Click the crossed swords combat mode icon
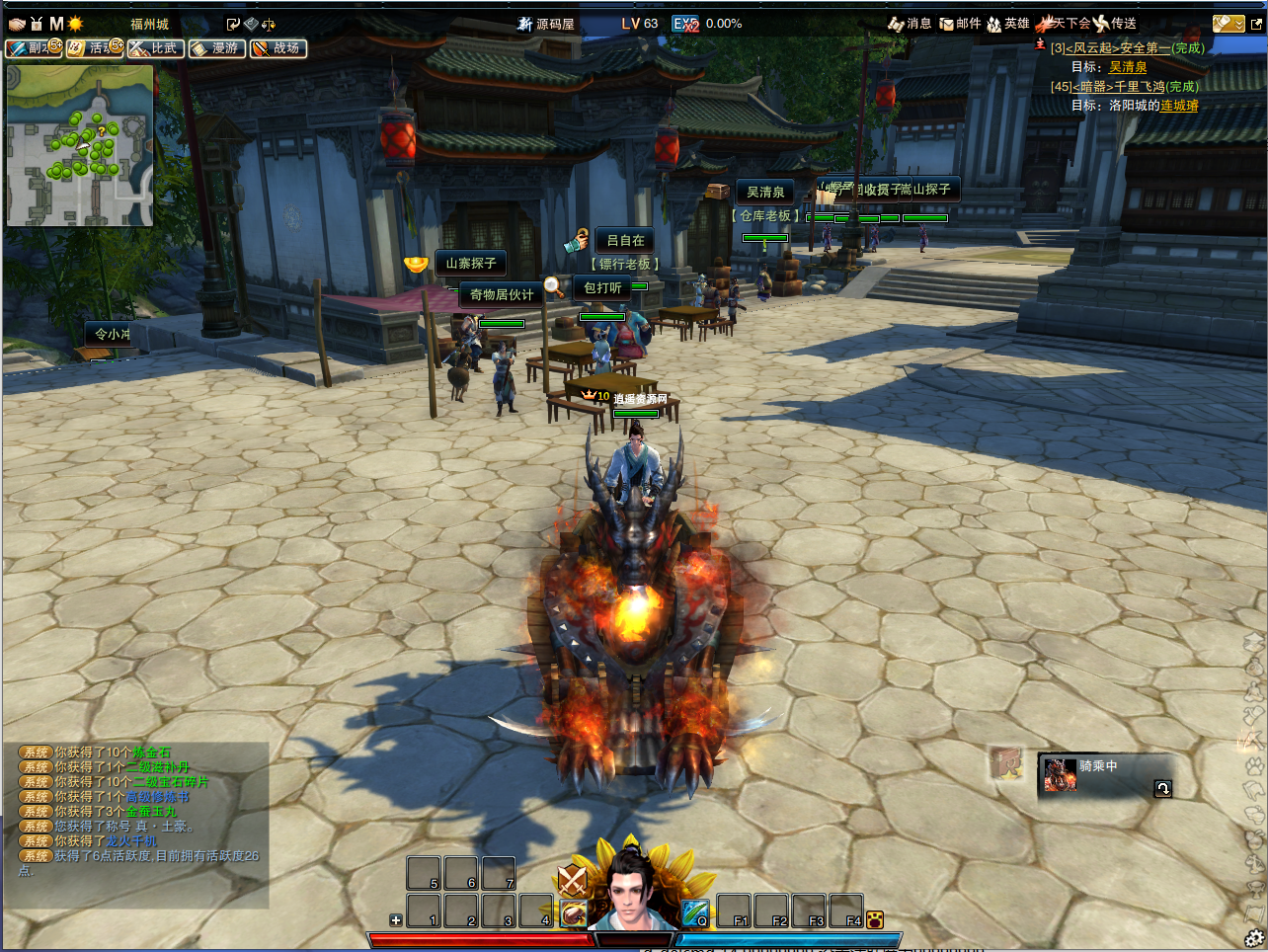The width and height of the screenshot is (1268, 952). [572, 878]
